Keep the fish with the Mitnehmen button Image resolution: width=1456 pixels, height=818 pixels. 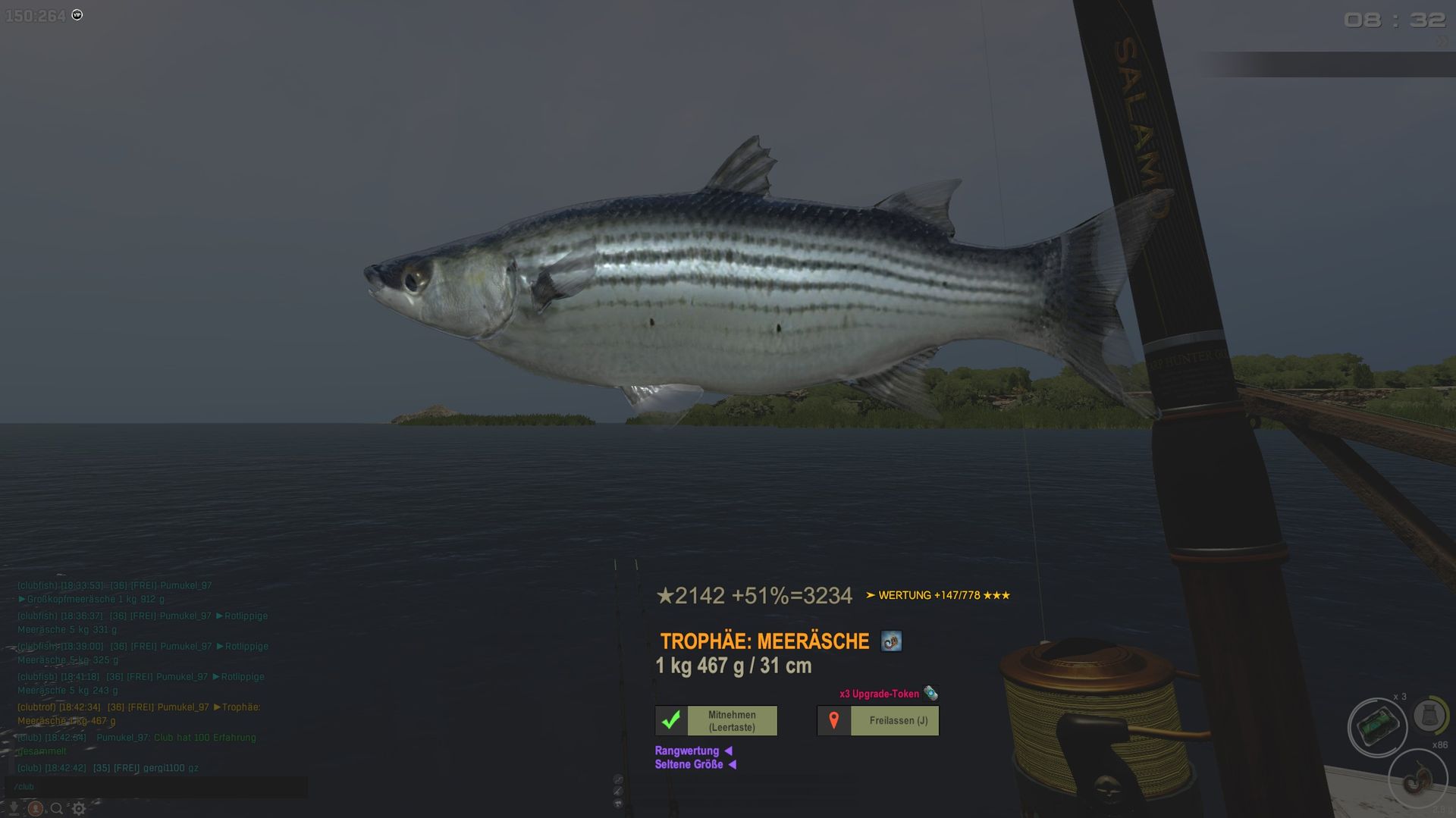(716, 720)
